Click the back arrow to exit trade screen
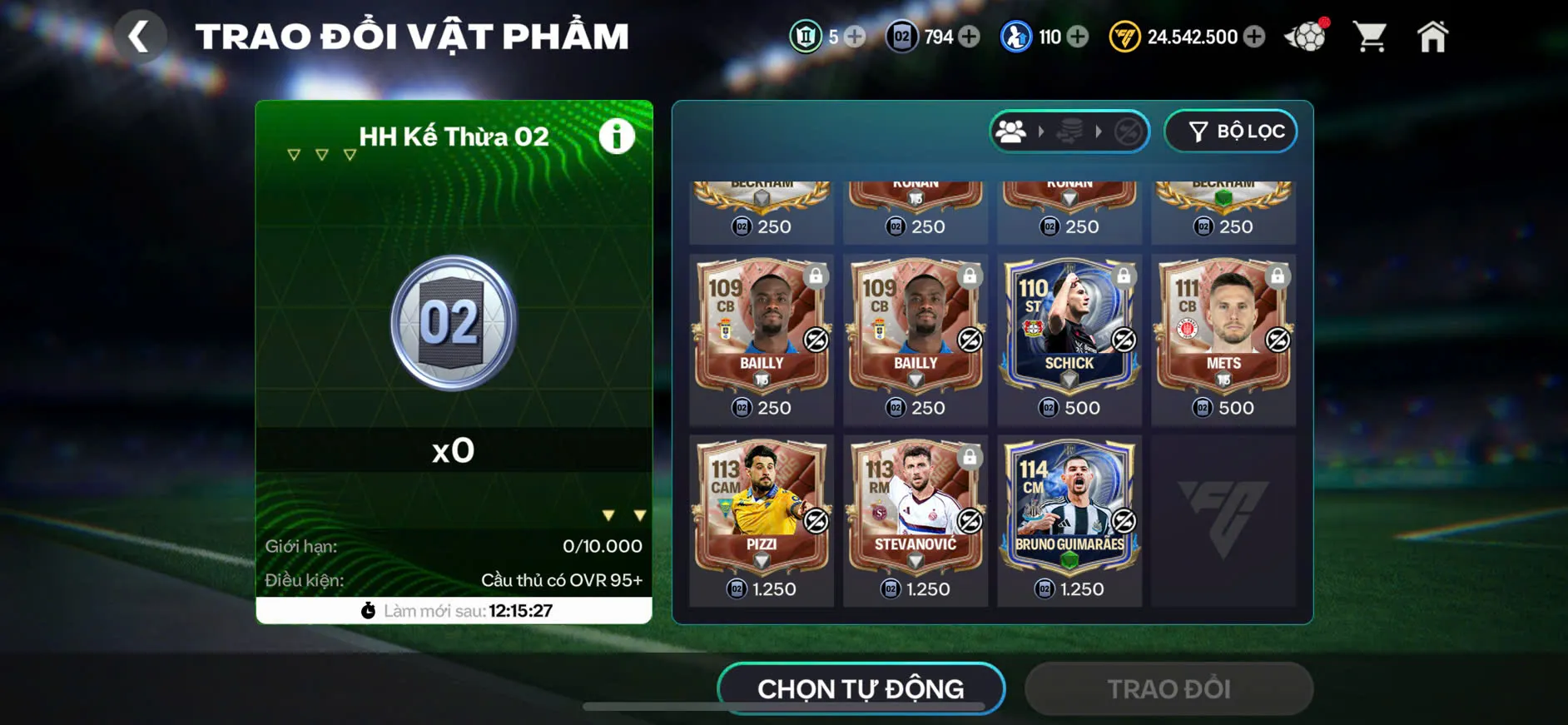The height and width of the screenshot is (725, 1568). click(140, 37)
